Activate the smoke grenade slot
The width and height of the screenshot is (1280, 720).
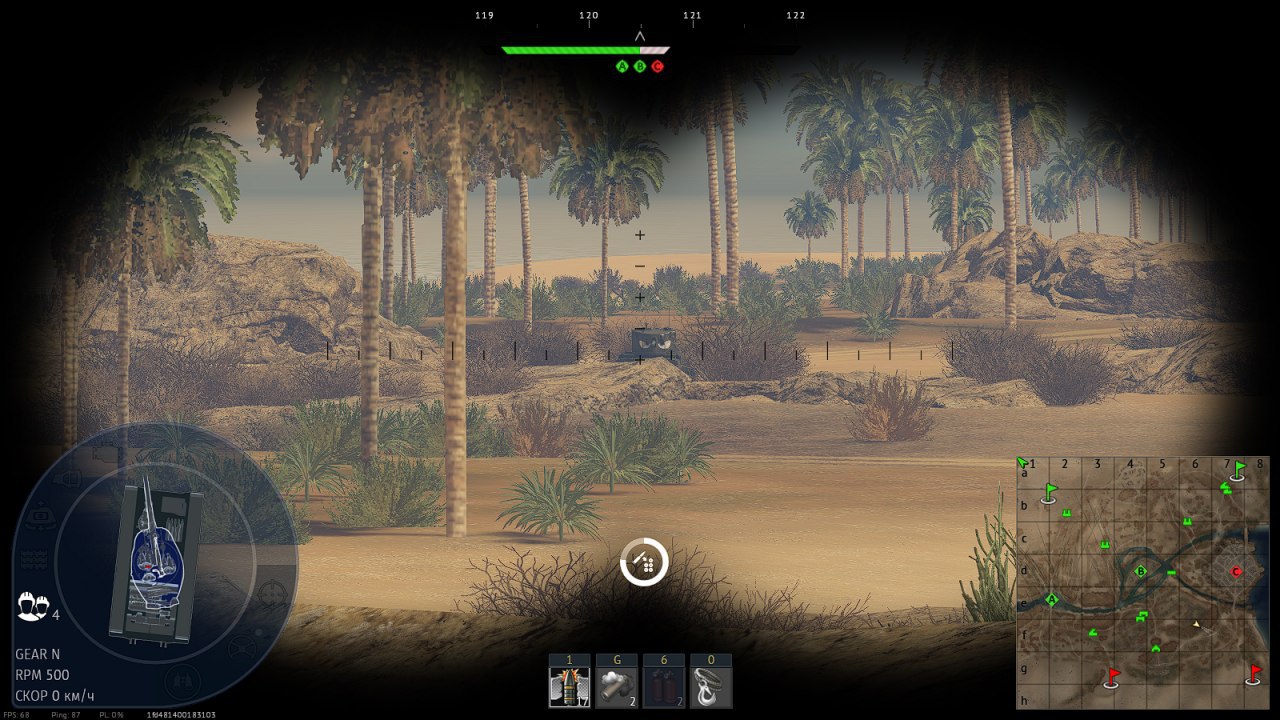point(616,687)
